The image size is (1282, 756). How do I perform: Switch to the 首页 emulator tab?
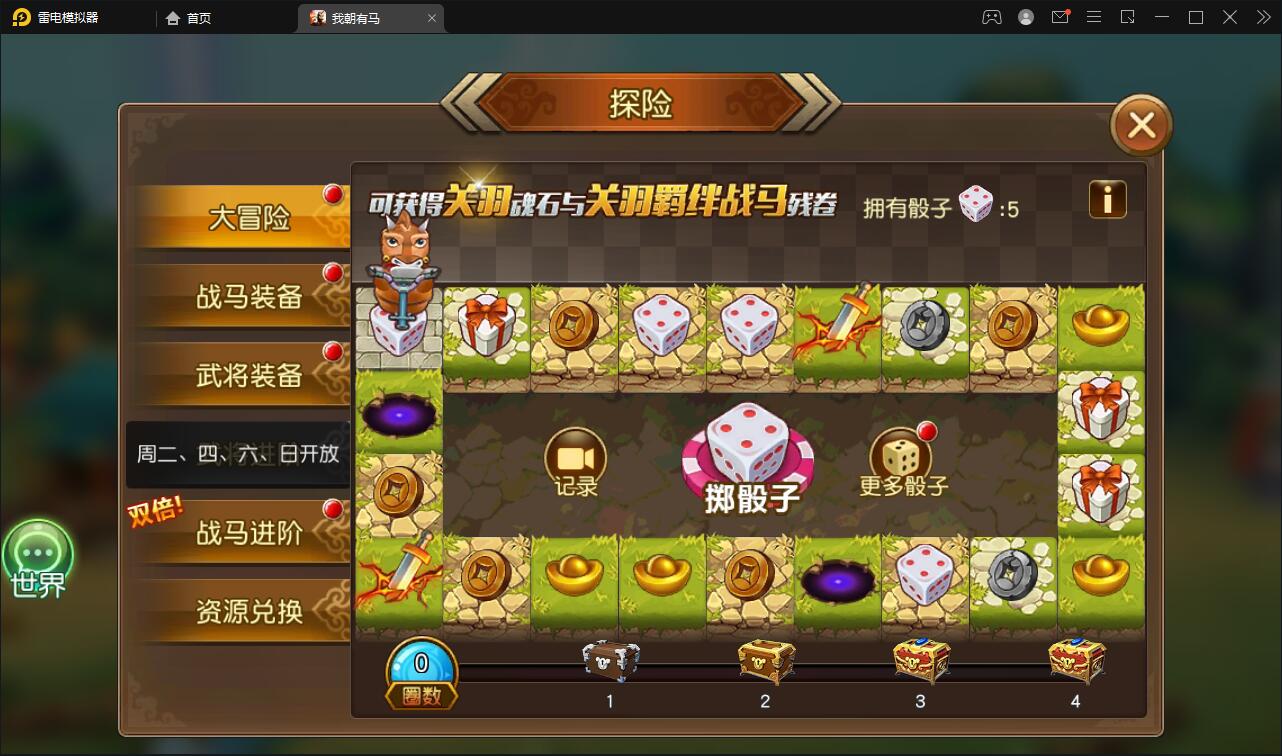[188, 17]
